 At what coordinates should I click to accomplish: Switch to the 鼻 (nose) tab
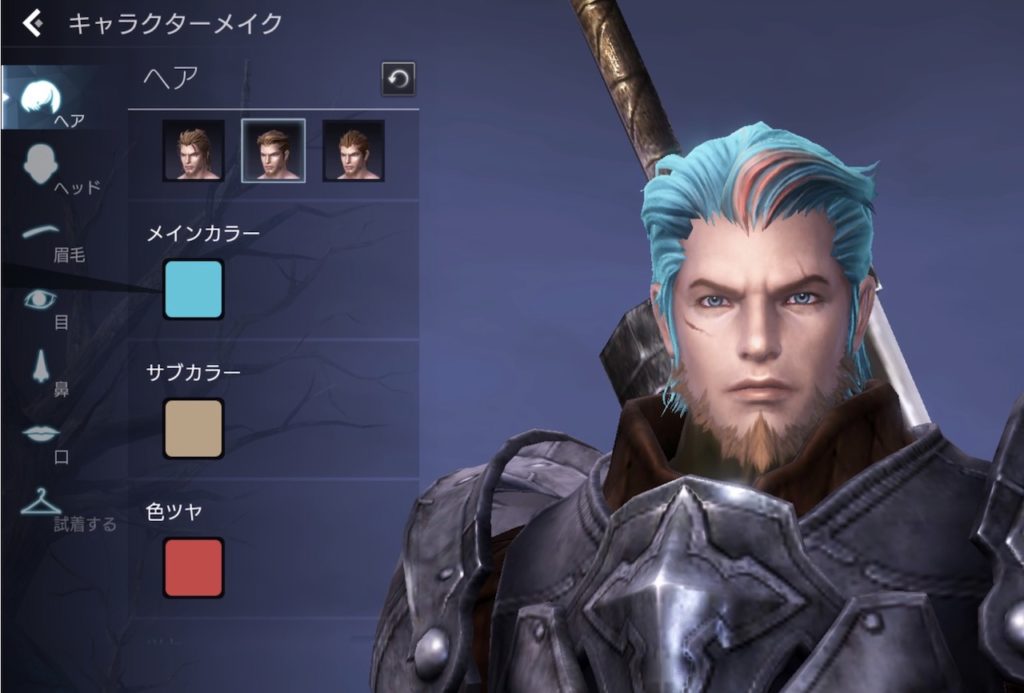(x=44, y=371)
